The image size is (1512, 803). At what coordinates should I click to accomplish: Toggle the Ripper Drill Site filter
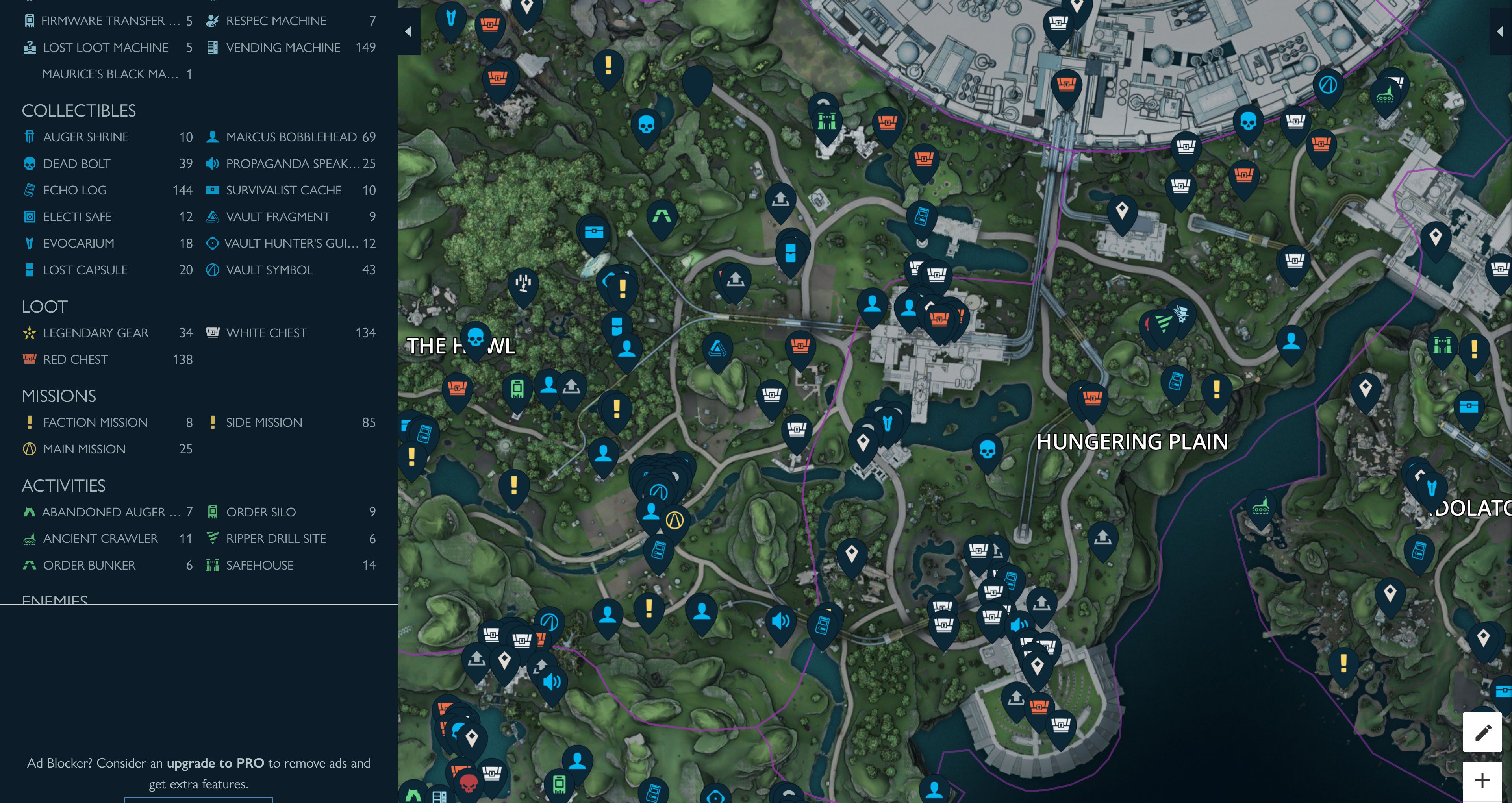pyautogui.click(x=275, y=538)
